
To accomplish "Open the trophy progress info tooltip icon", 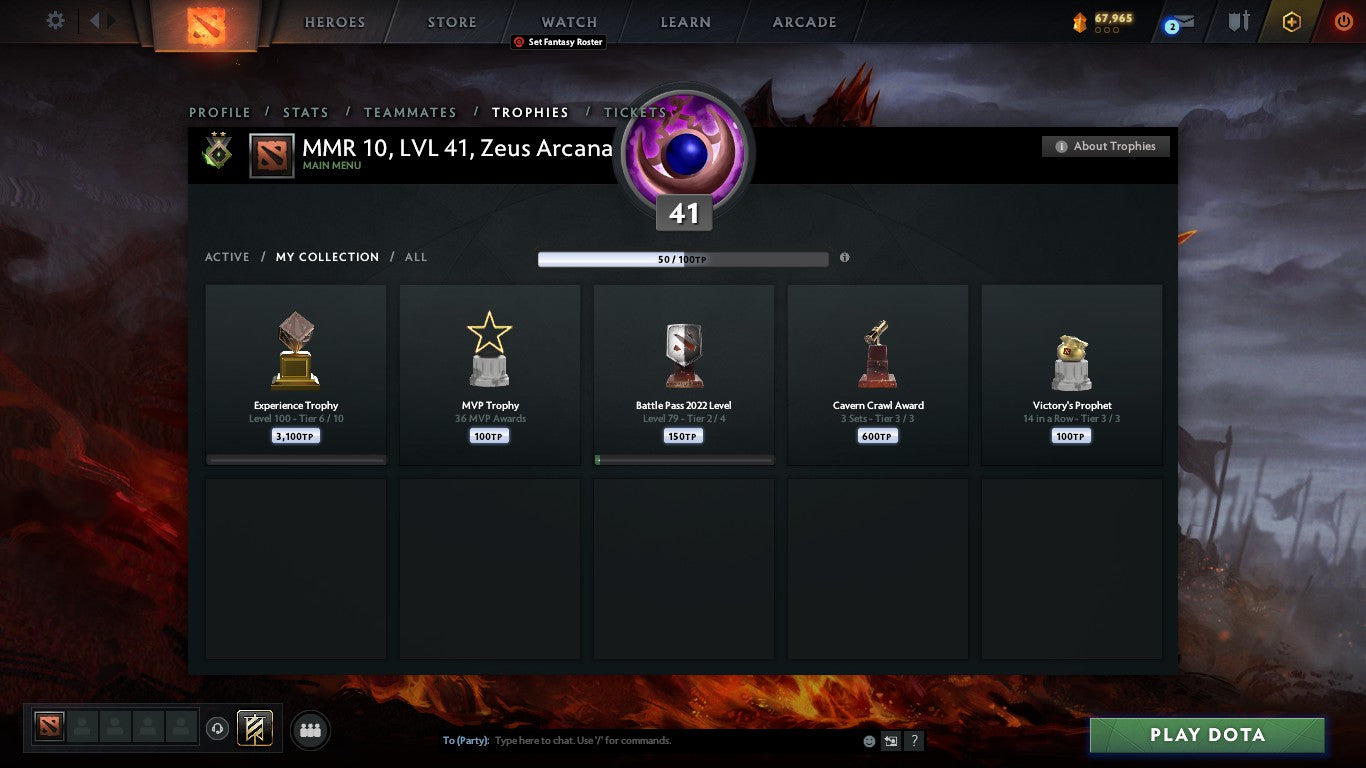I will (844, 257).
